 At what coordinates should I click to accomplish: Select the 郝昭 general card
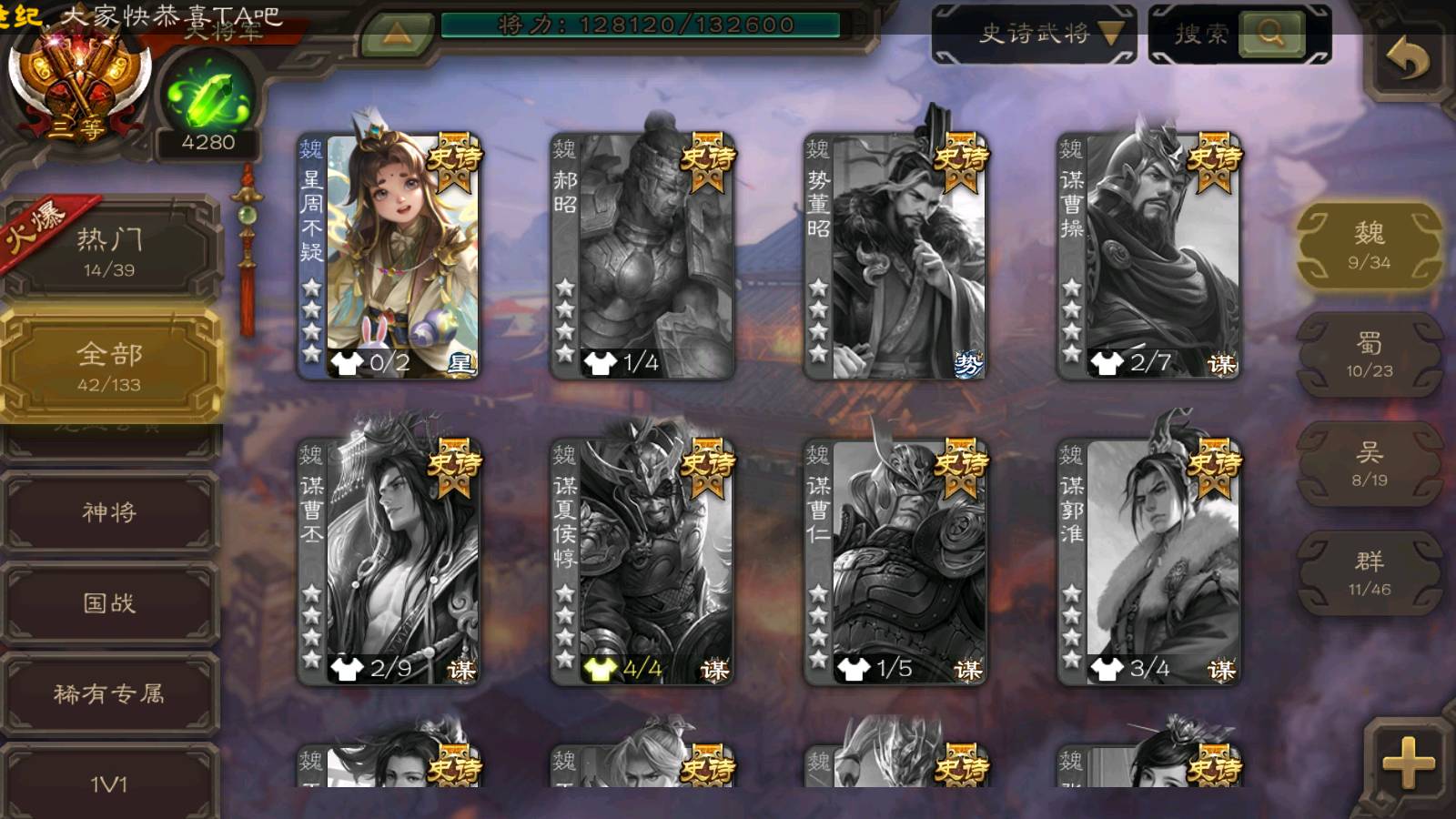coord(642,257)
